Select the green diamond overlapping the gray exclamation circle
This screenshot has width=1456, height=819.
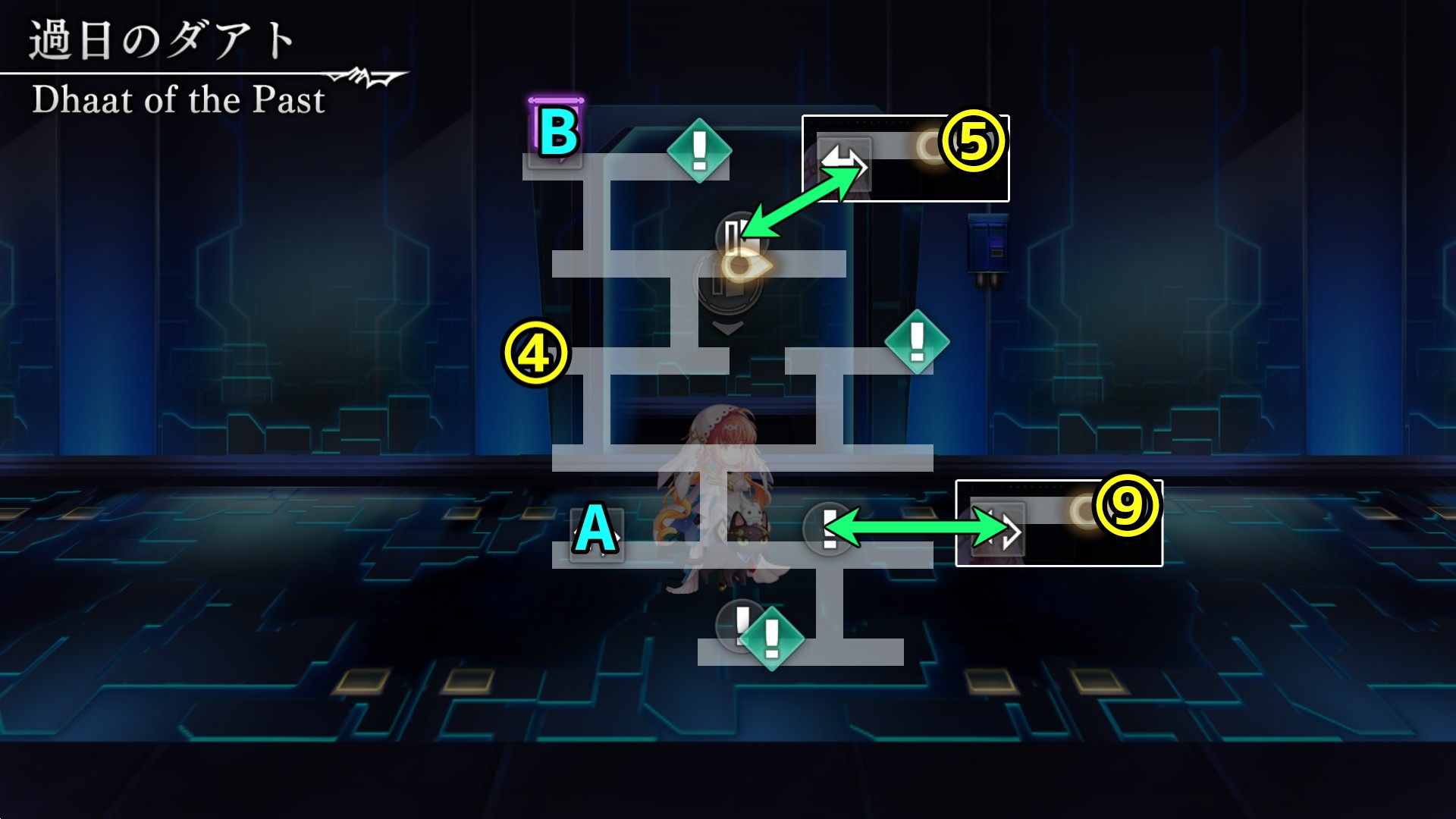[x=771, y=638]
